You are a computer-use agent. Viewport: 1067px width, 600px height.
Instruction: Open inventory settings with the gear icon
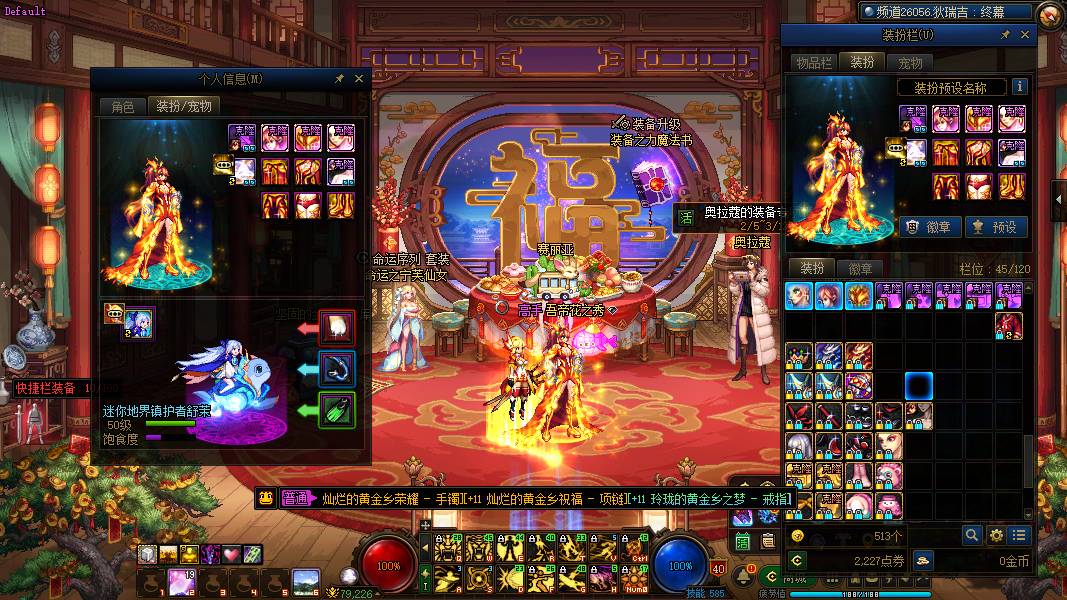click(995, 536)
